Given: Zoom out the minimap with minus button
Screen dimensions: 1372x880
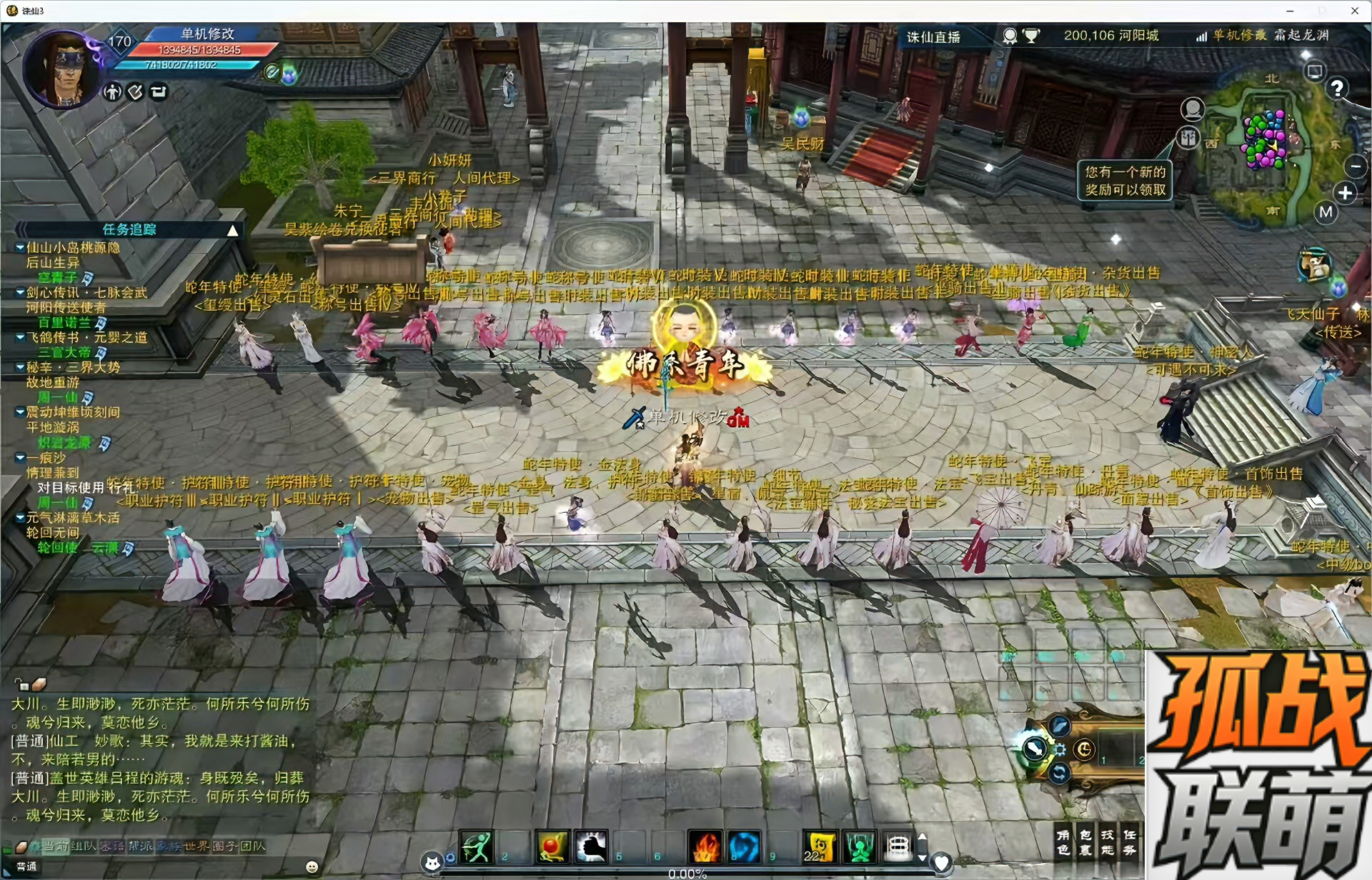Looking at the screenshot, I should (x=1355, y=166).
